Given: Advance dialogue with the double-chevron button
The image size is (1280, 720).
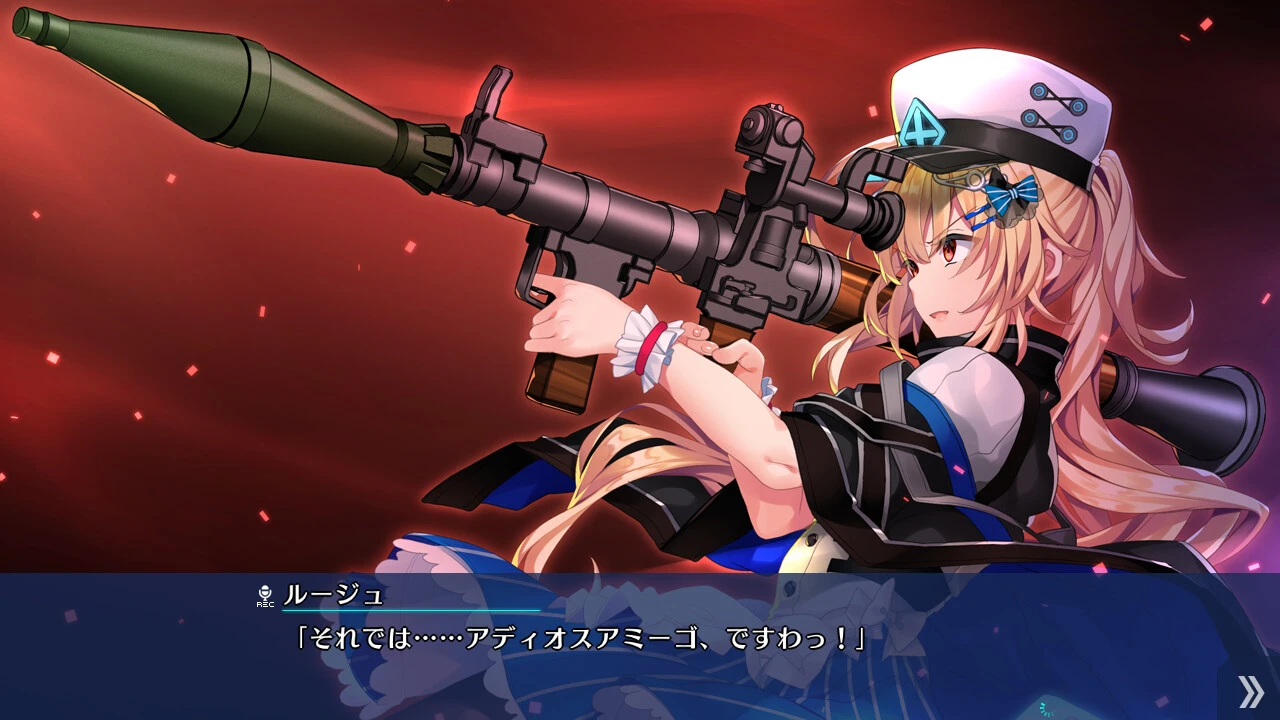Looking at the screenshot, I should (1250, 691).
